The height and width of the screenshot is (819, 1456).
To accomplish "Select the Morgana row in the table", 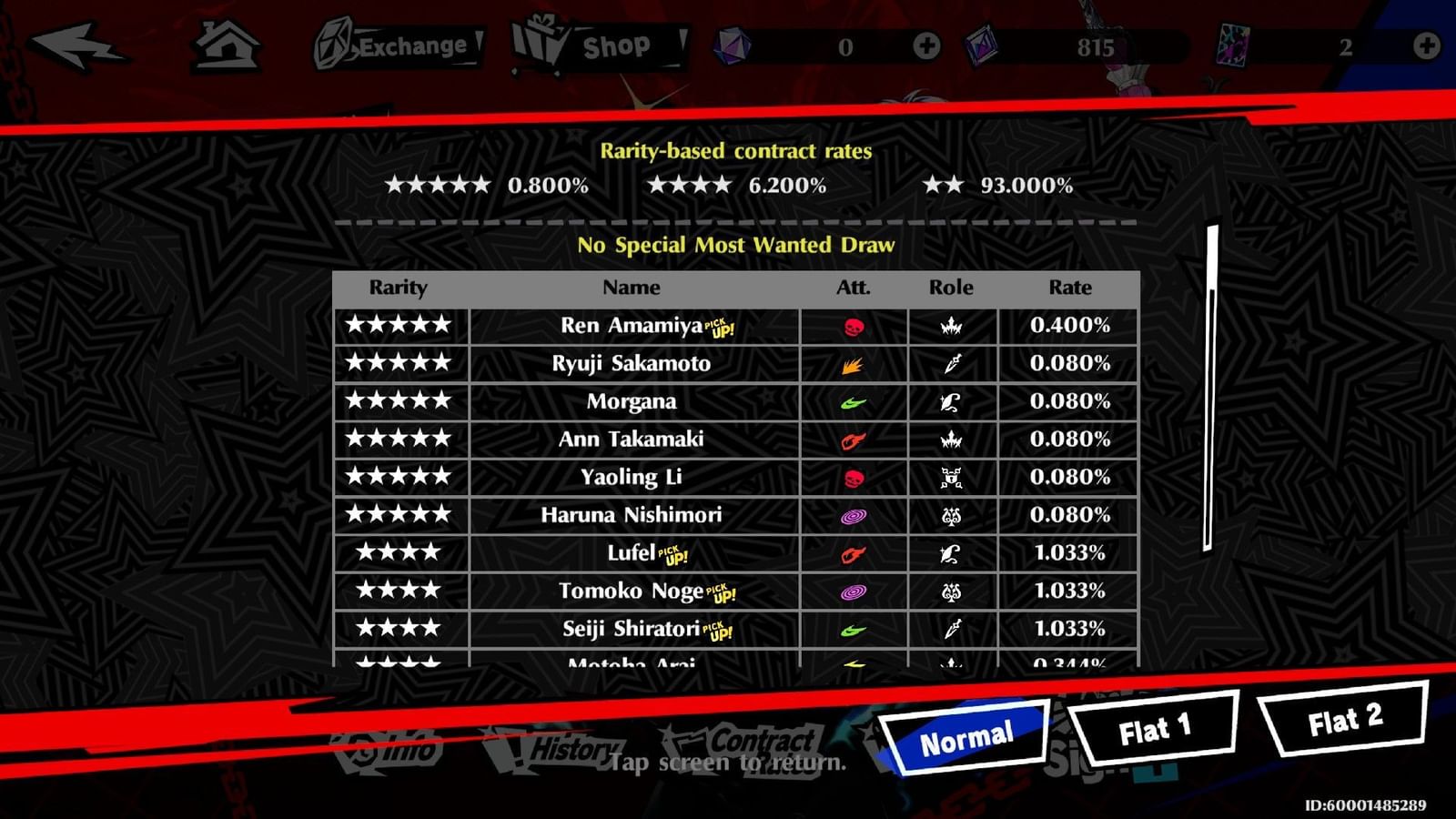I will click(x=630, y=400).
